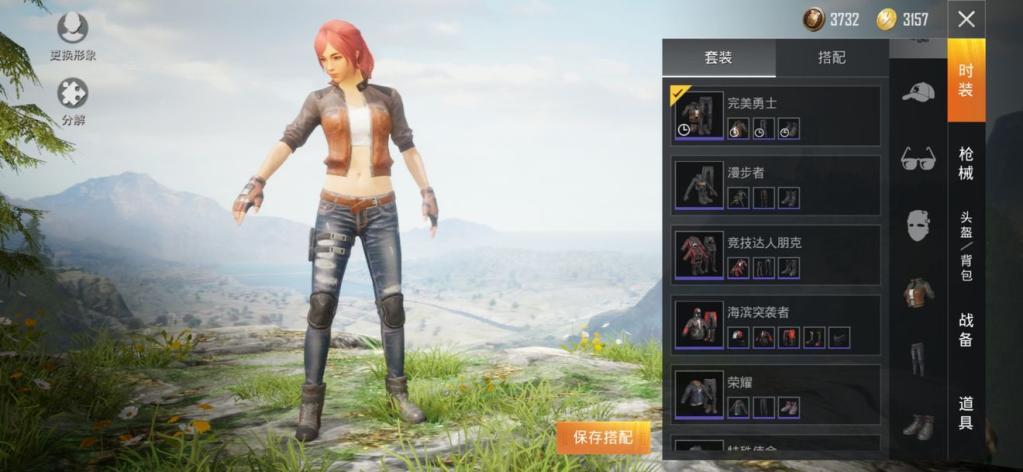
Task: Choose the sunglasses eyewear slot
Action: pyautogui.click(x=917, y=158)
